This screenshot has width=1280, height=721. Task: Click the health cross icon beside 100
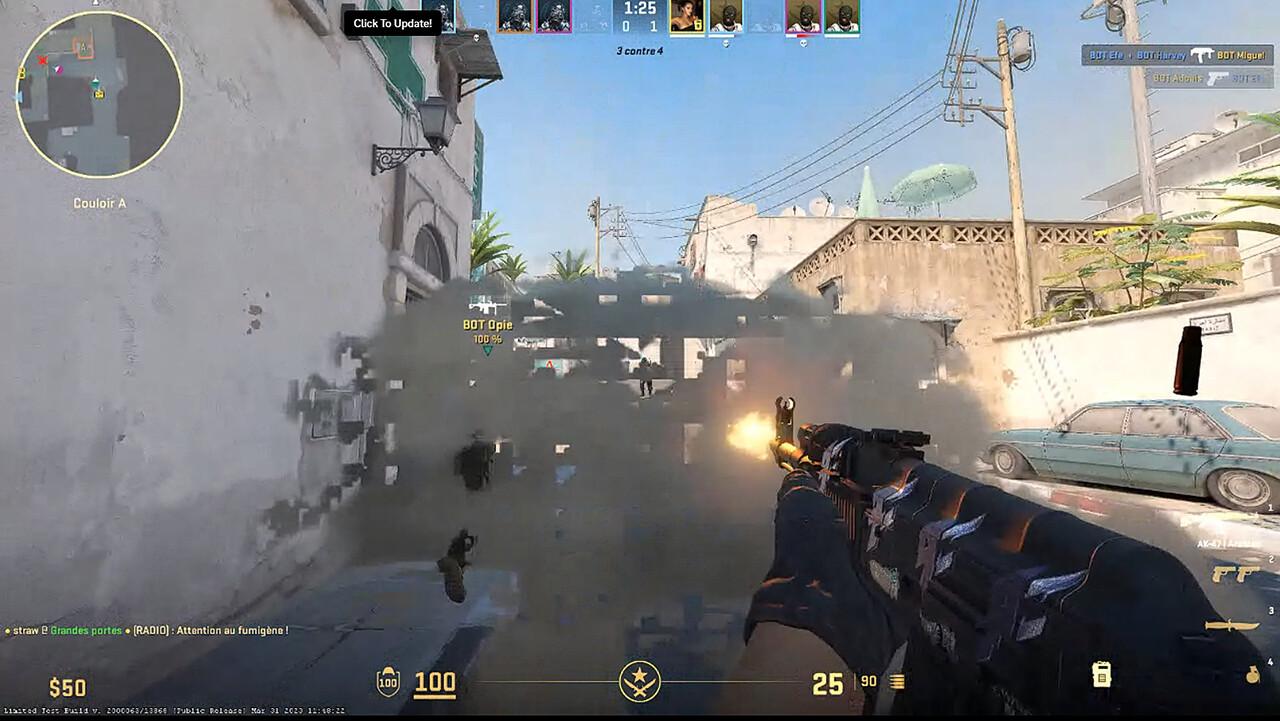coord(388,681)
